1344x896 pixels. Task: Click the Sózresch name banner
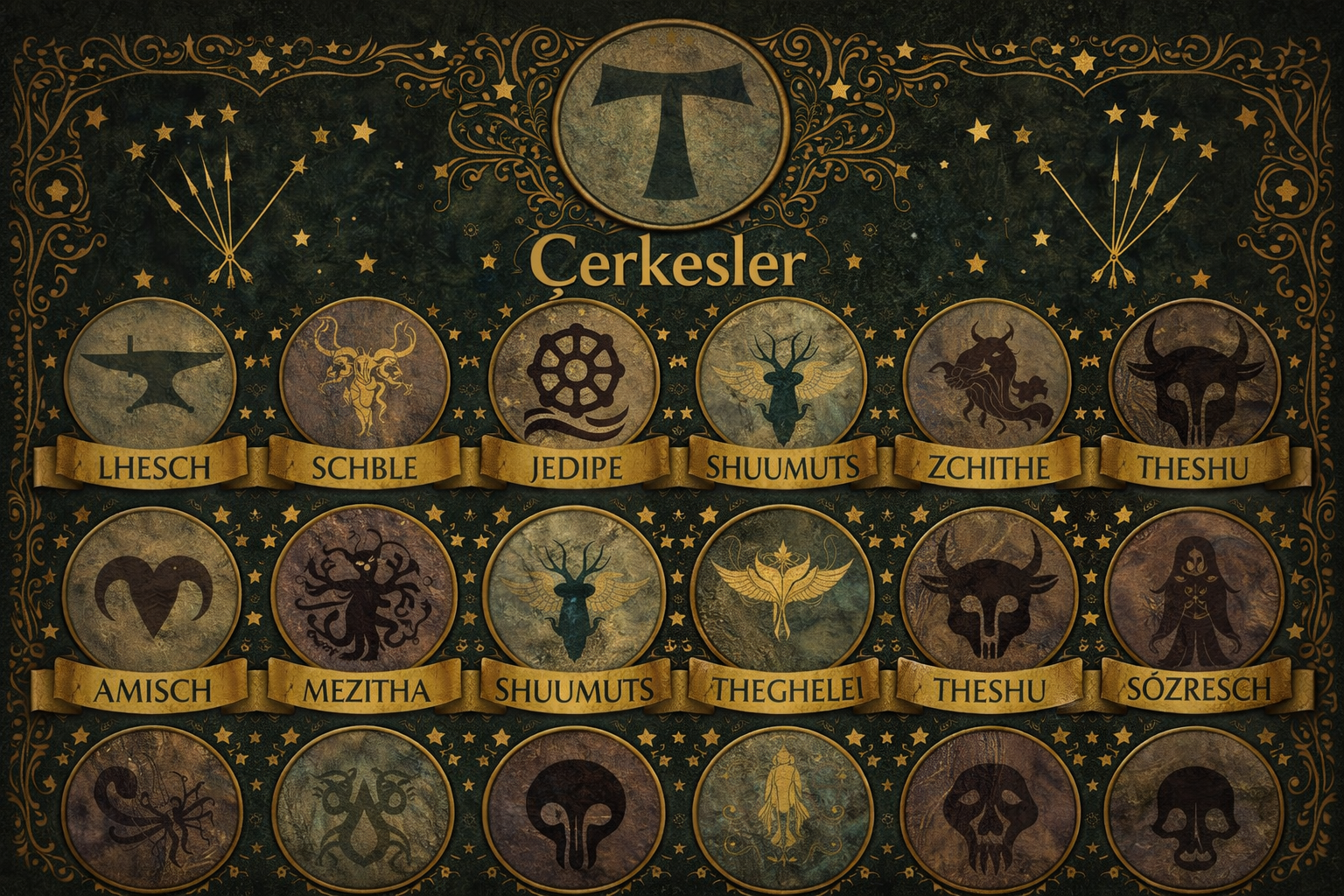tap(1190, 688)
